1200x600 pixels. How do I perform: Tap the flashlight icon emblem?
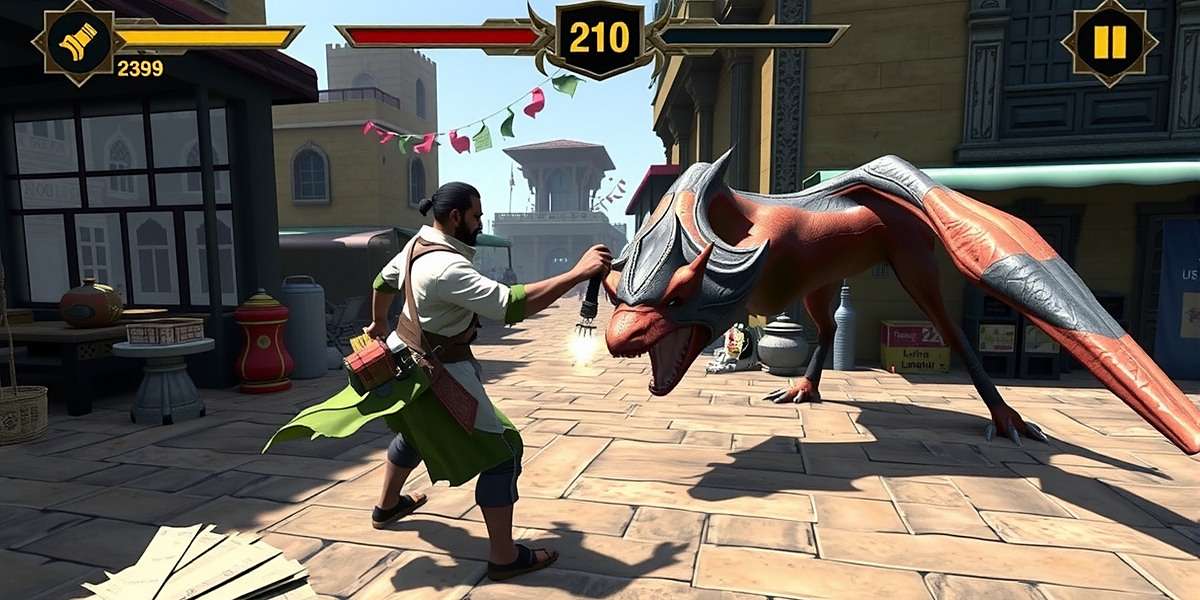point(79,42)
